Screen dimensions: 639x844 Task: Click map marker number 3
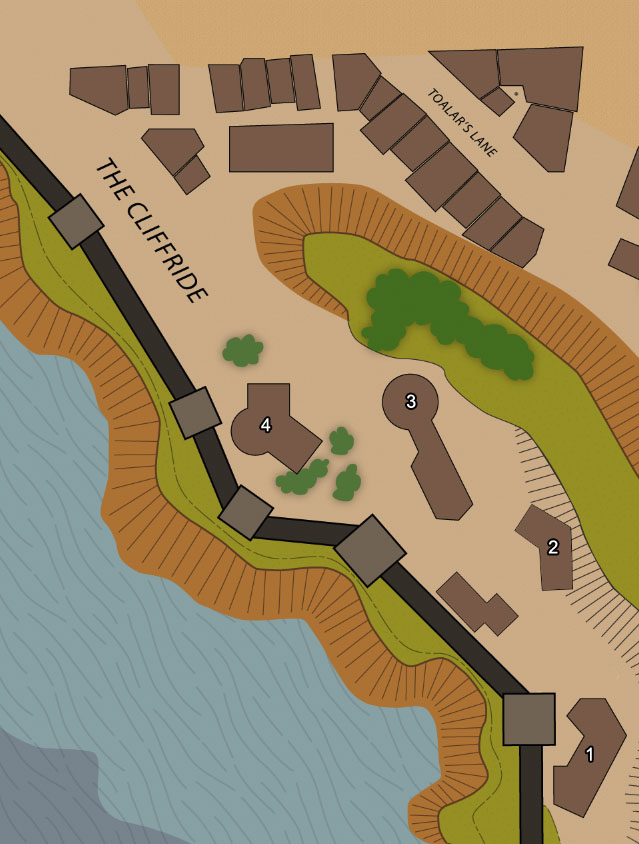410,402
